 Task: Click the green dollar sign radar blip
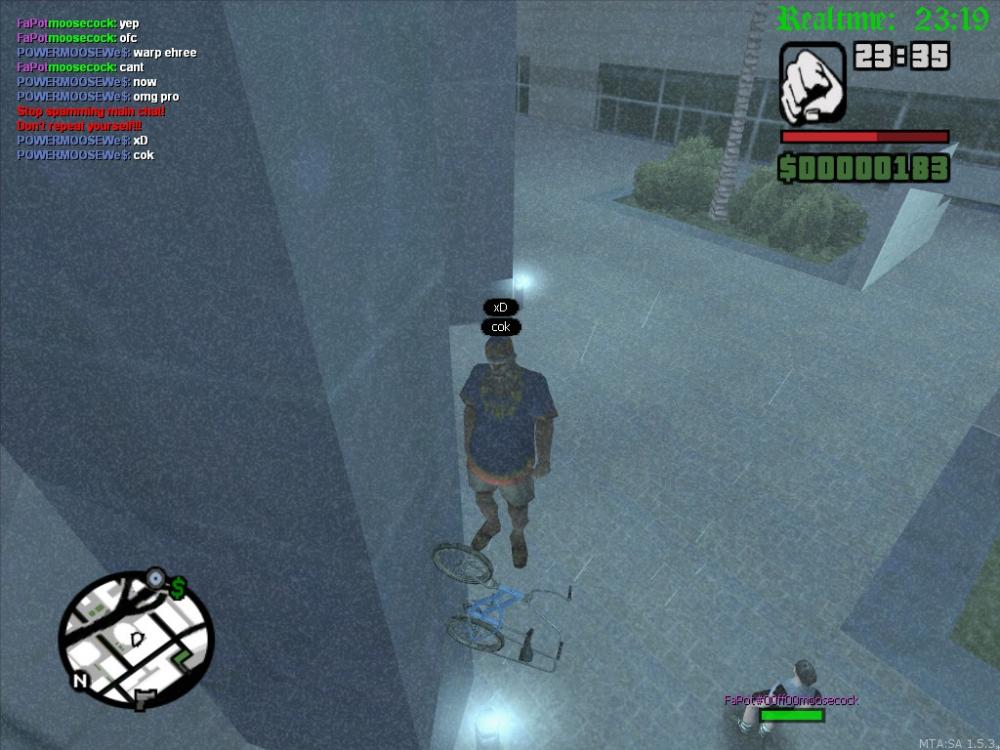pos(178,588)
